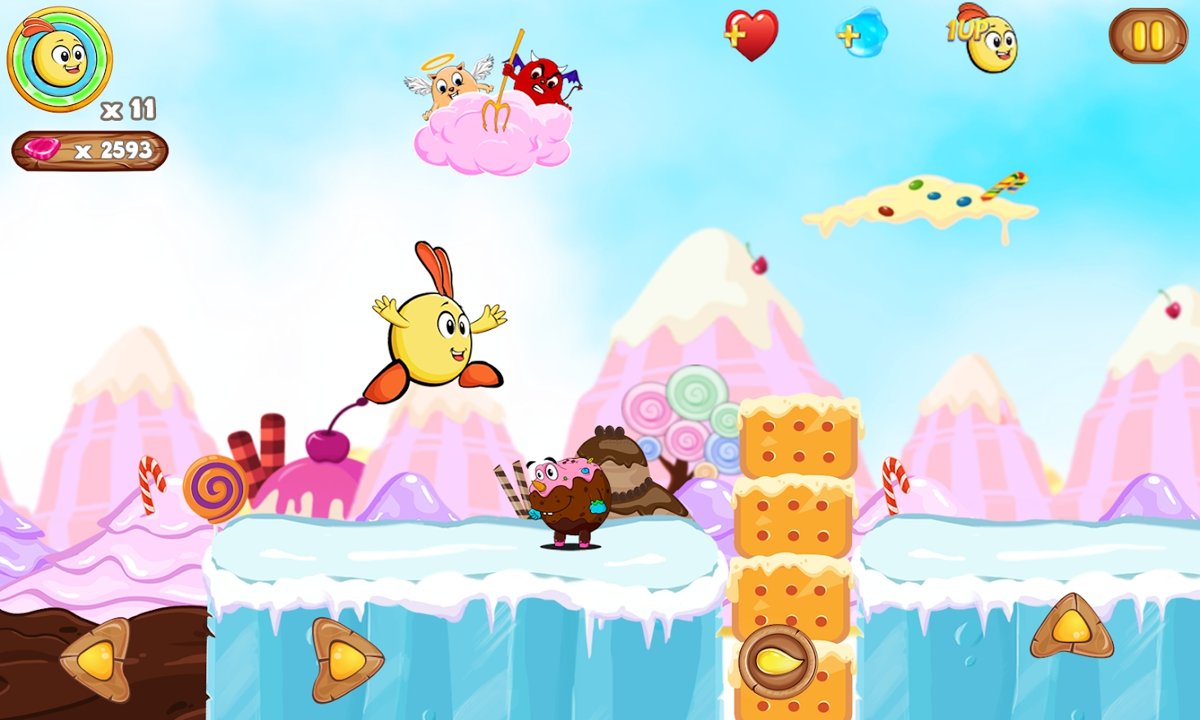1200x720 pixels.
Task: Tap the left arrow move button
Action: pos(96,659)
